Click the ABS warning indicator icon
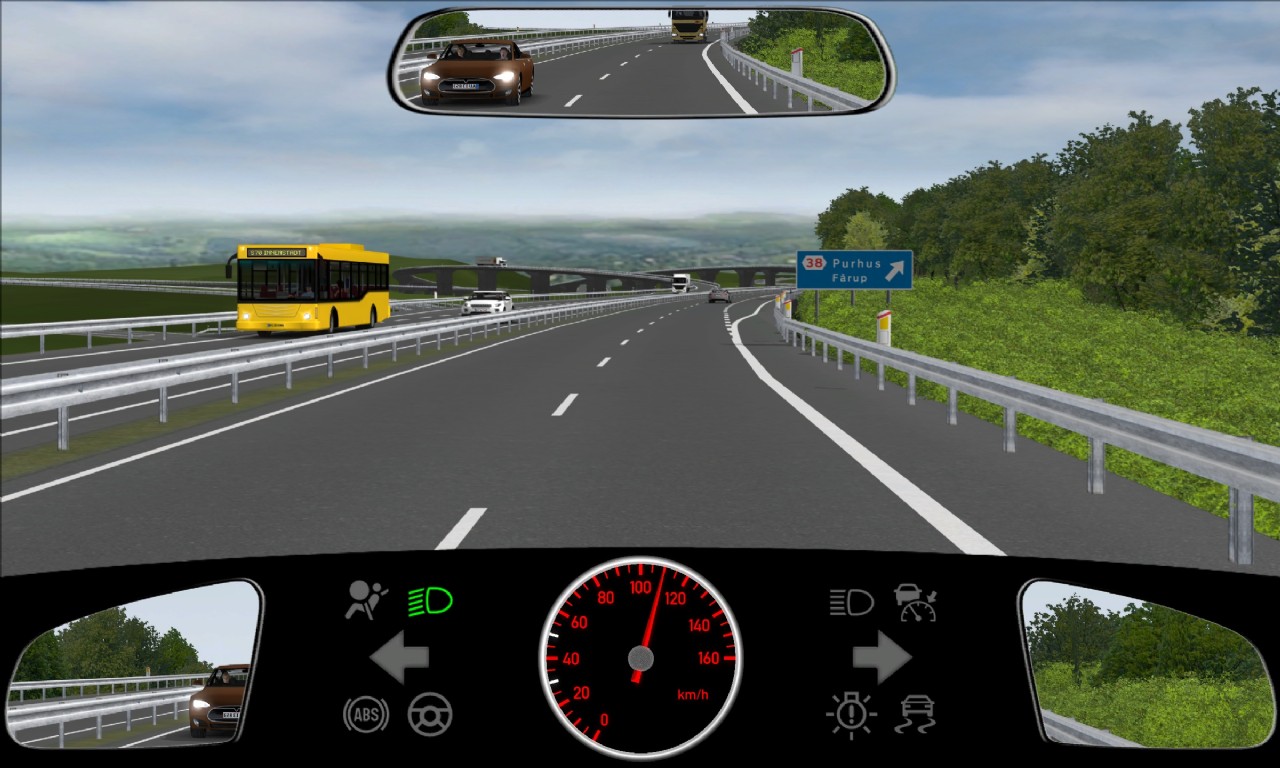The width and height of the screenshot is (1280, 768). pos(365,715)
